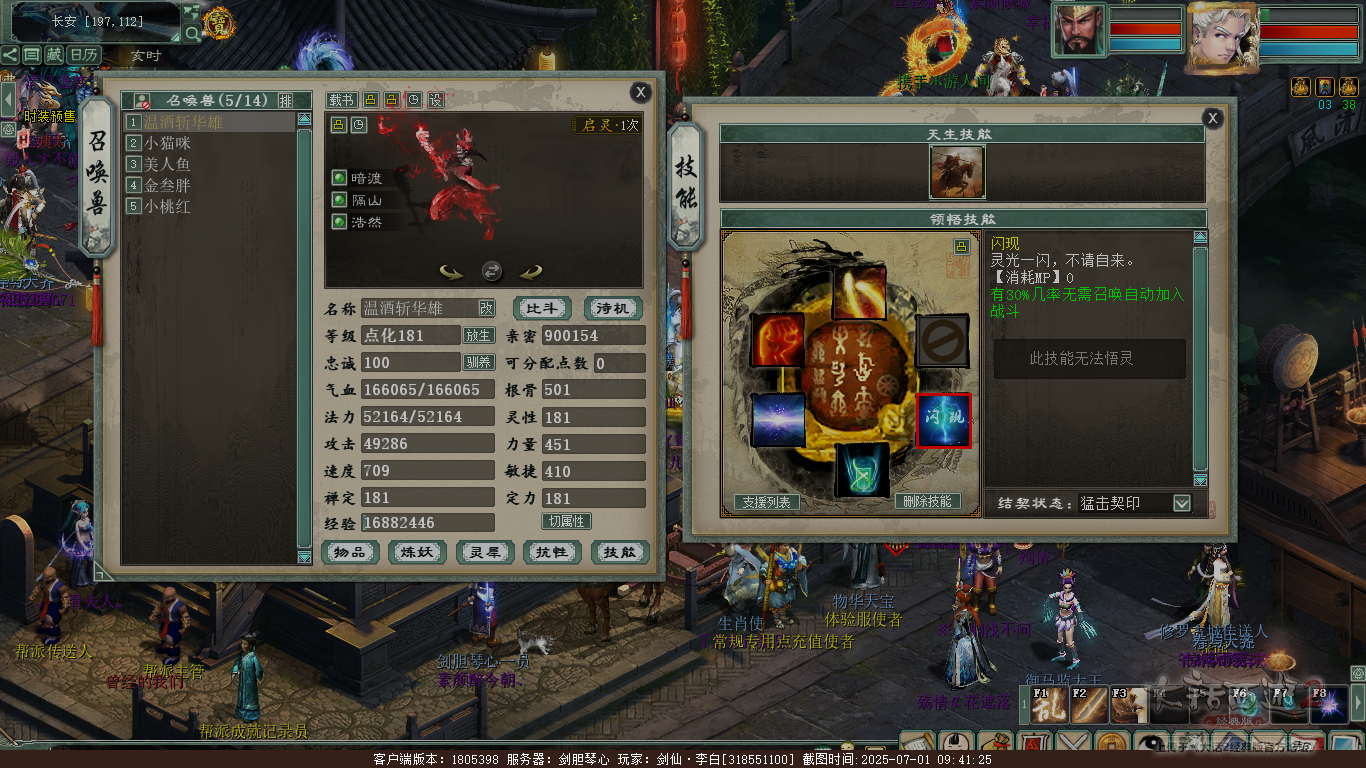Close the summoned beast panel
This screenshot has height=768, width=1366.
point(641,93)
